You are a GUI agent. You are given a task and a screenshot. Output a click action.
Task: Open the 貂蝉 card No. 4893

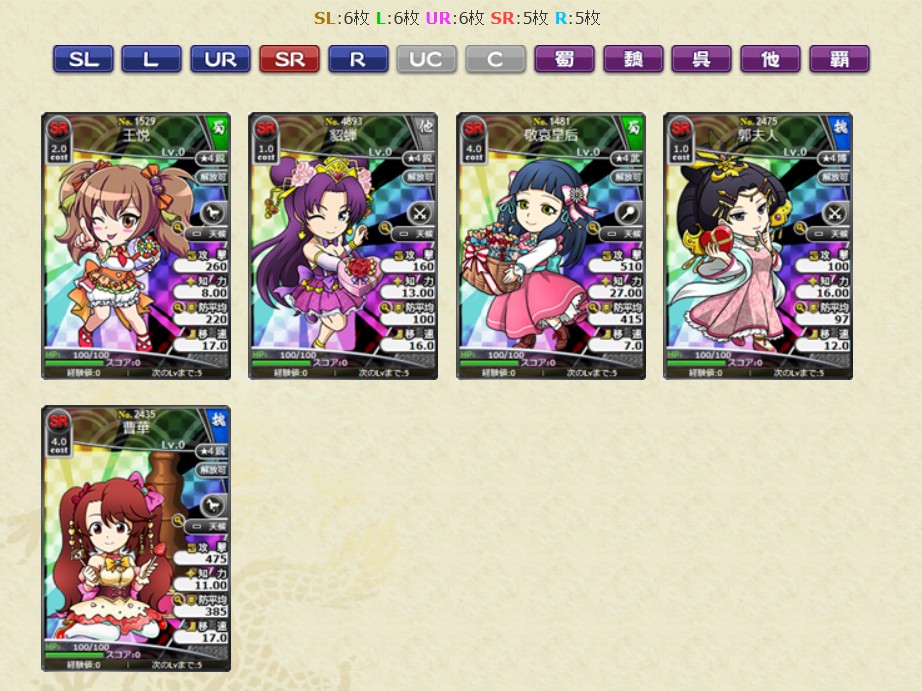[x=343, y=246]
